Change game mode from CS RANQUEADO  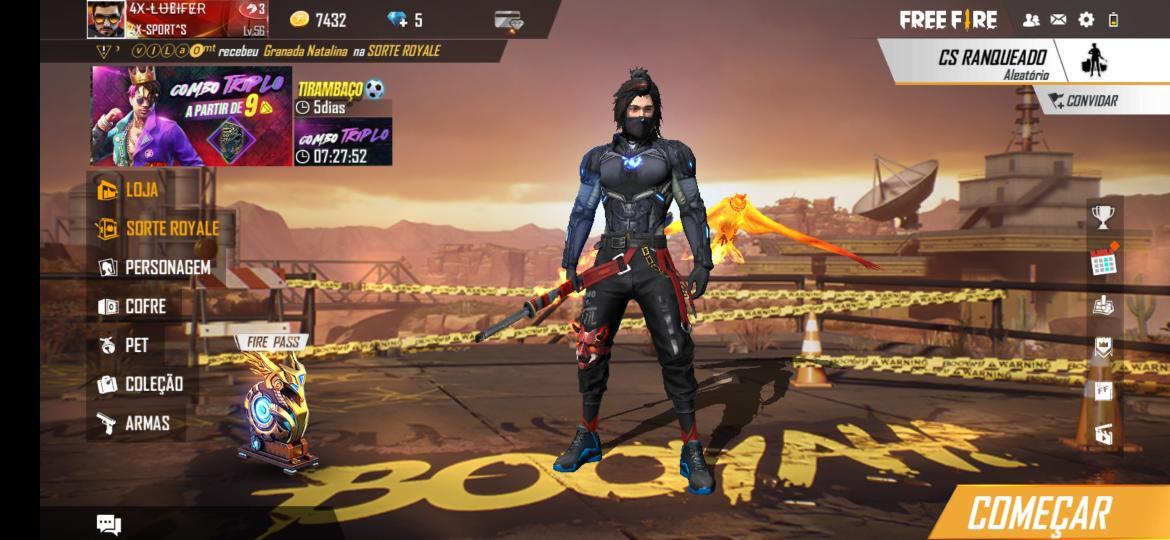tap(993, 62)
